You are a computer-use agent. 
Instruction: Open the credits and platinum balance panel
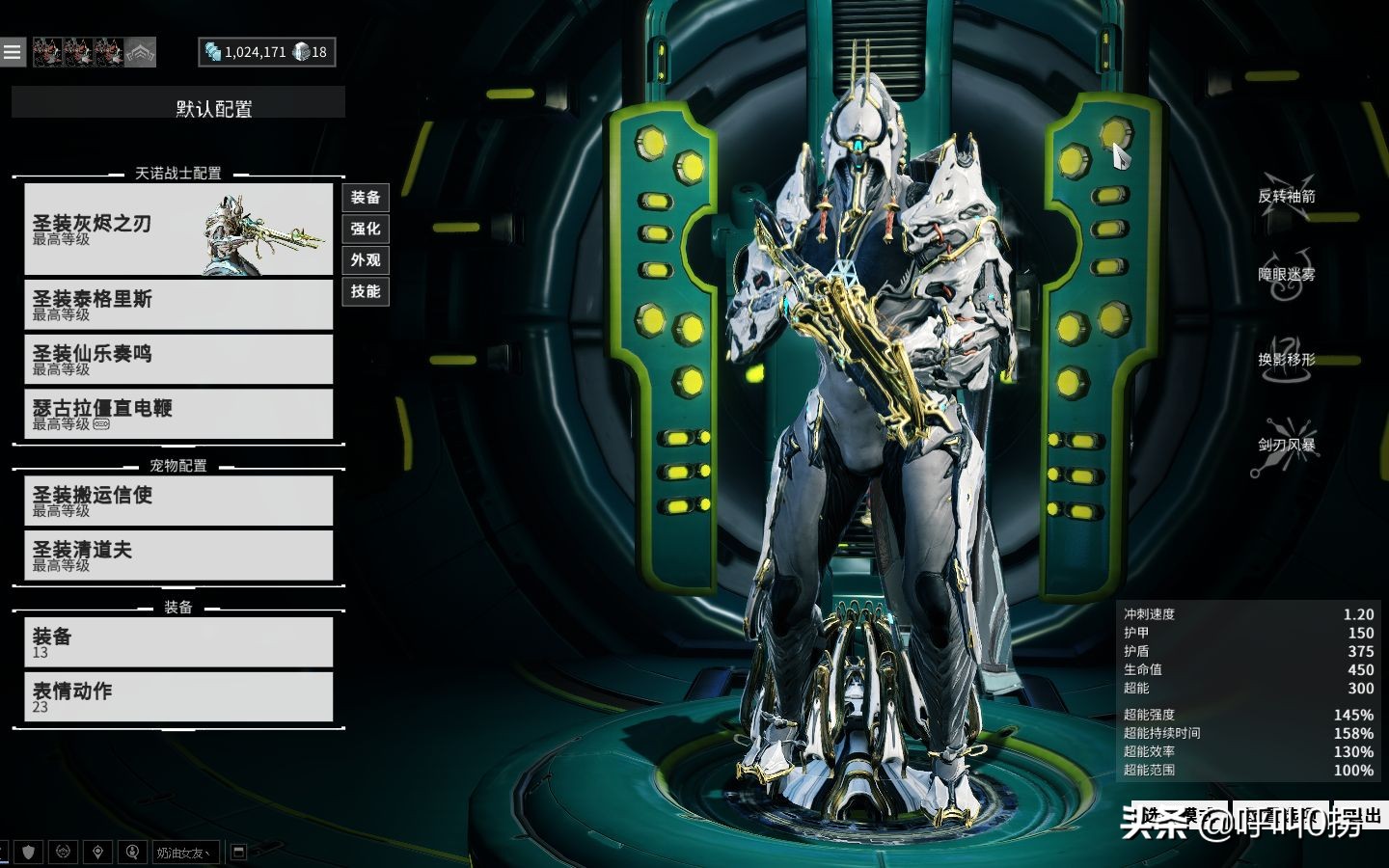267,52
